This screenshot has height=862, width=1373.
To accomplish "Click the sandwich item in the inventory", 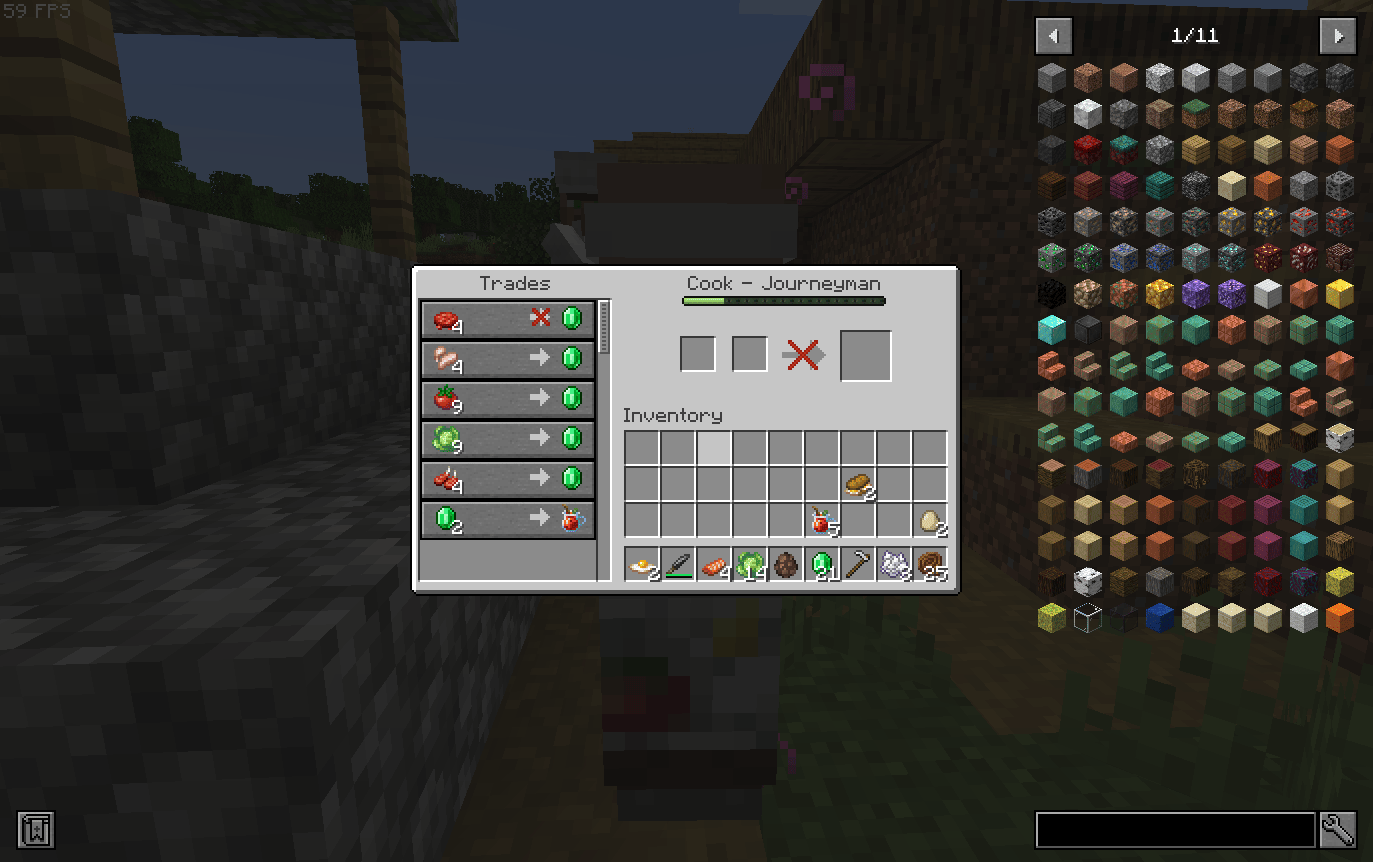I will click(860, 483).
